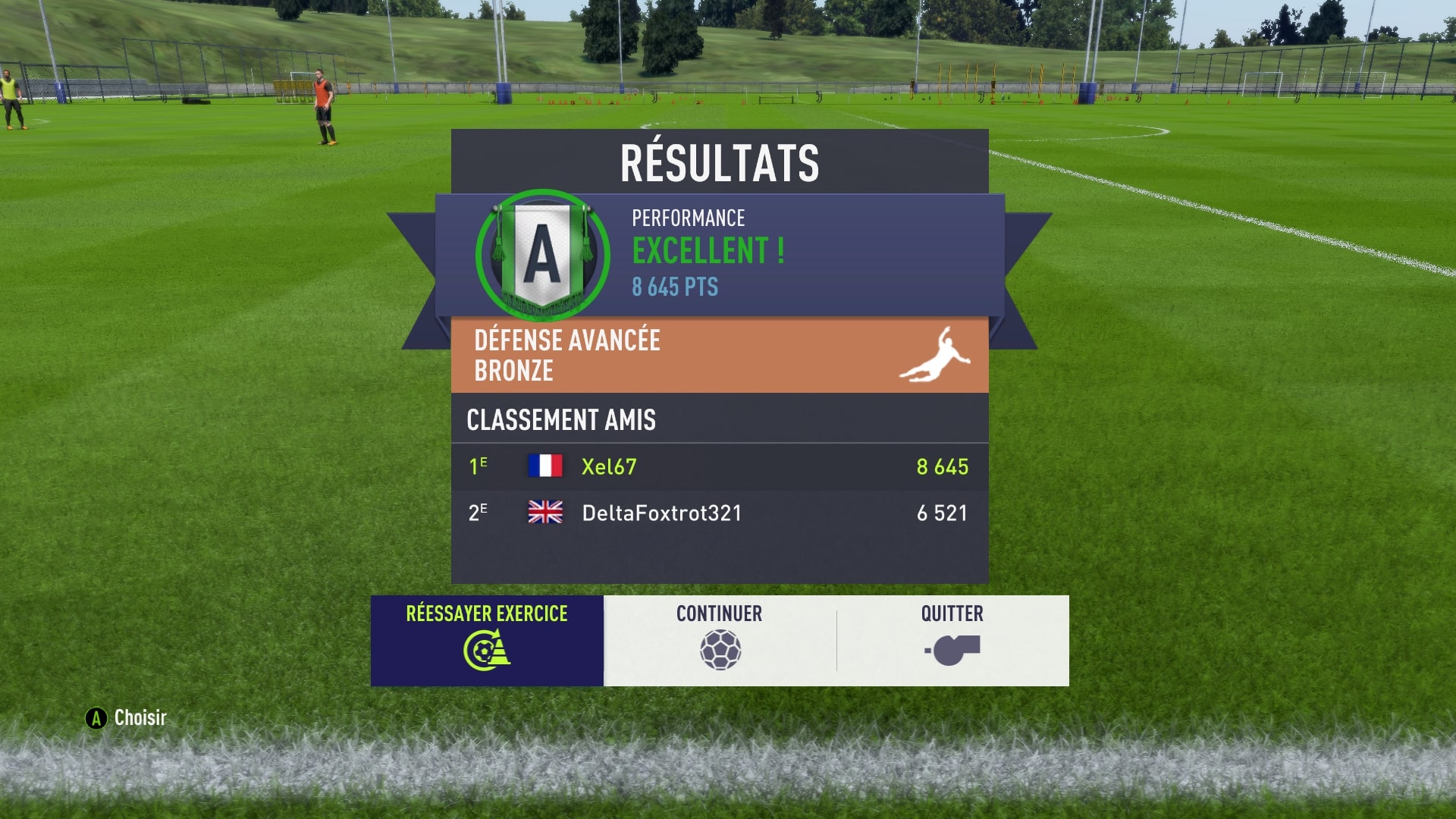Quit with the Quitter whistle button
Screen dimensions: 1456x819
point(952,640)
